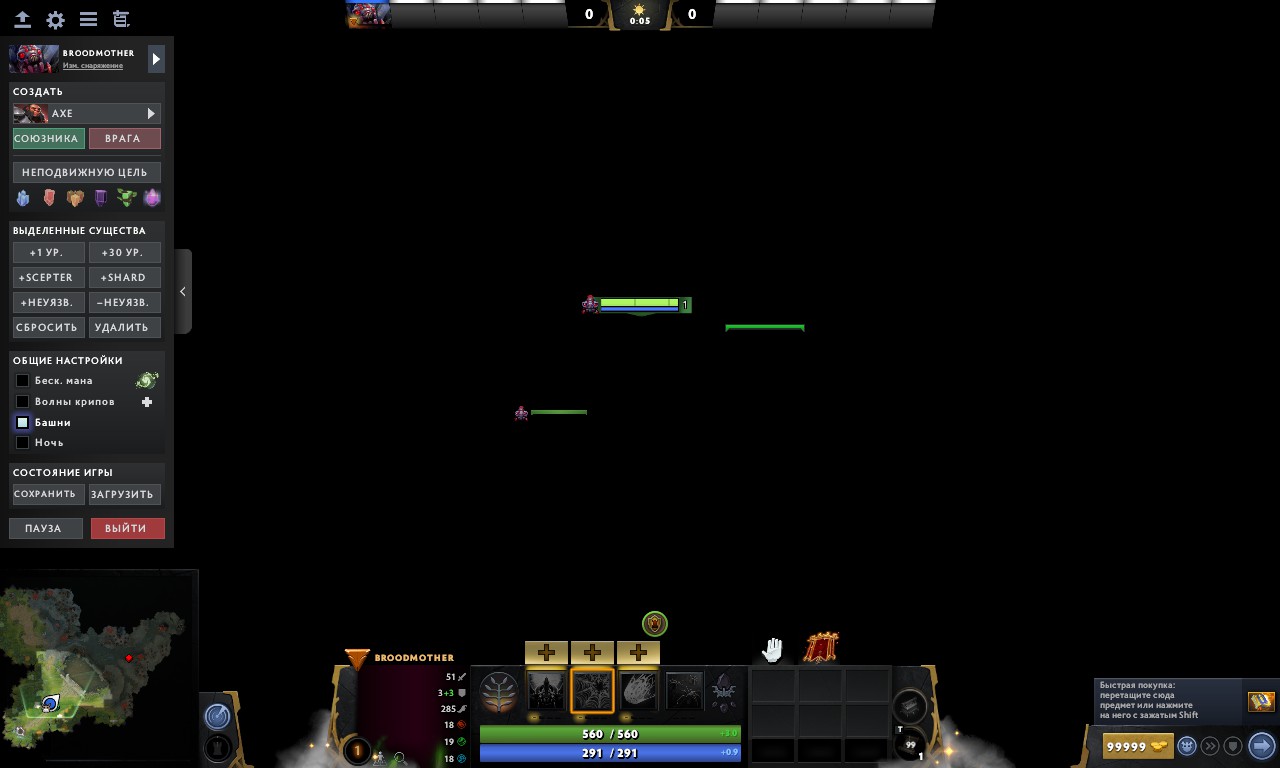Screen dimensions: 1280x768
Task: Click the purple rune icon in the panel
Action: pos(100,197)
